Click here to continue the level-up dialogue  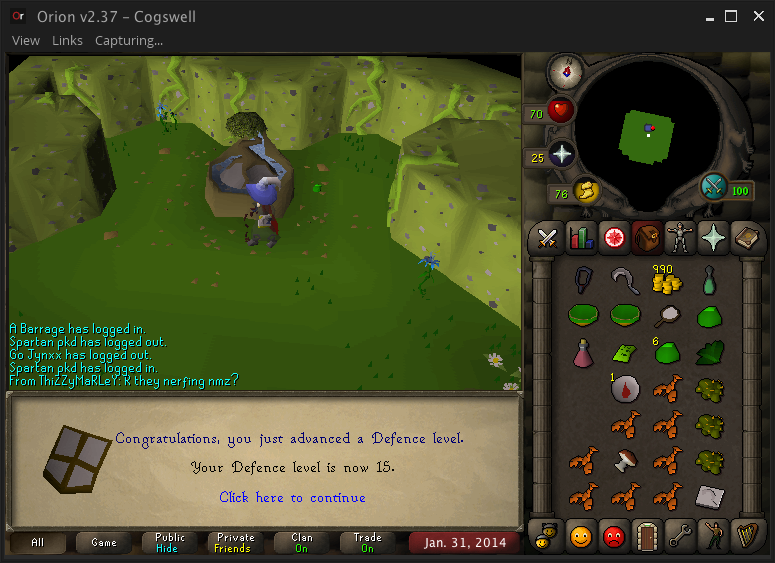pyautogui.click(x=292, y=497)
